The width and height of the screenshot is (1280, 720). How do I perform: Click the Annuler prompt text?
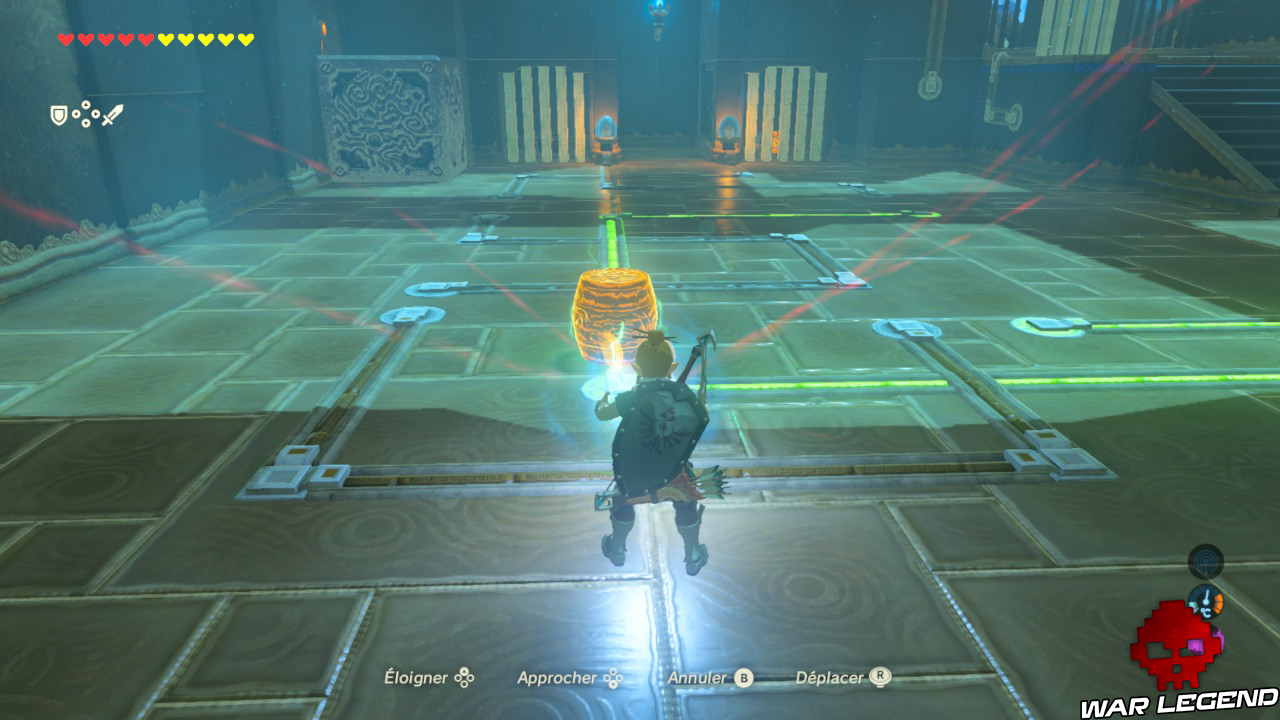(698, 678)
